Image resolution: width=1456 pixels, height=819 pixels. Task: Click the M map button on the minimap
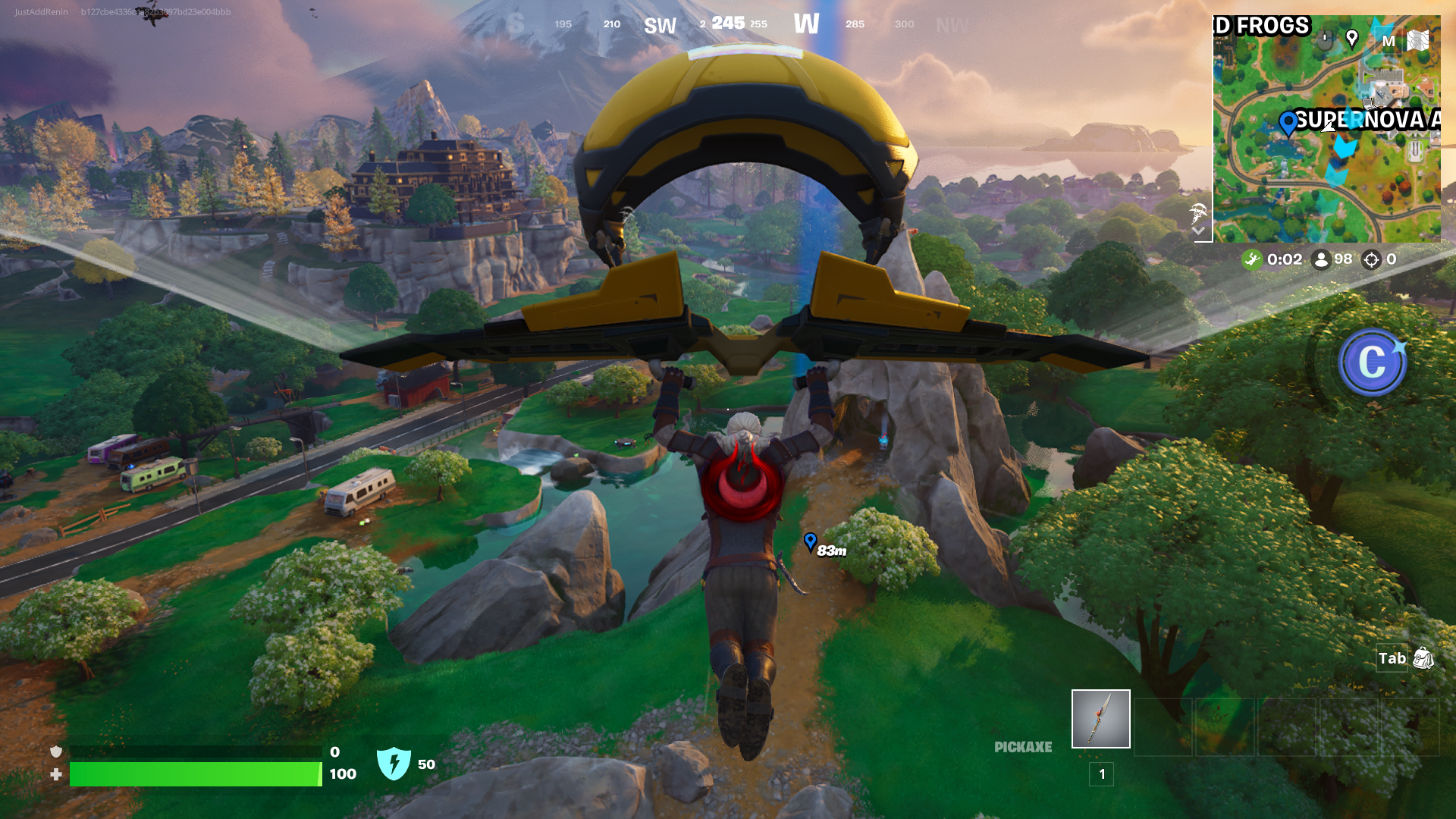tap(1389, 42)
